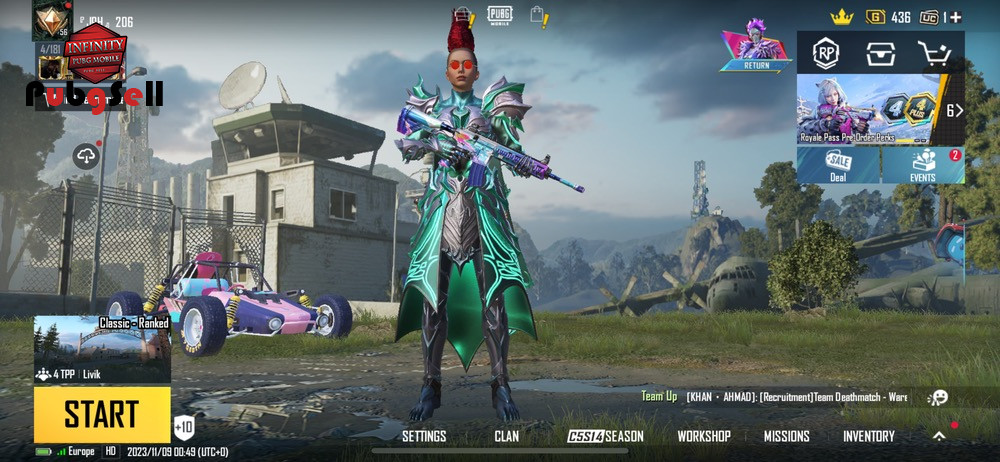Open the Inventory
Screen dimensions: 1000x462
coord(868,436)
